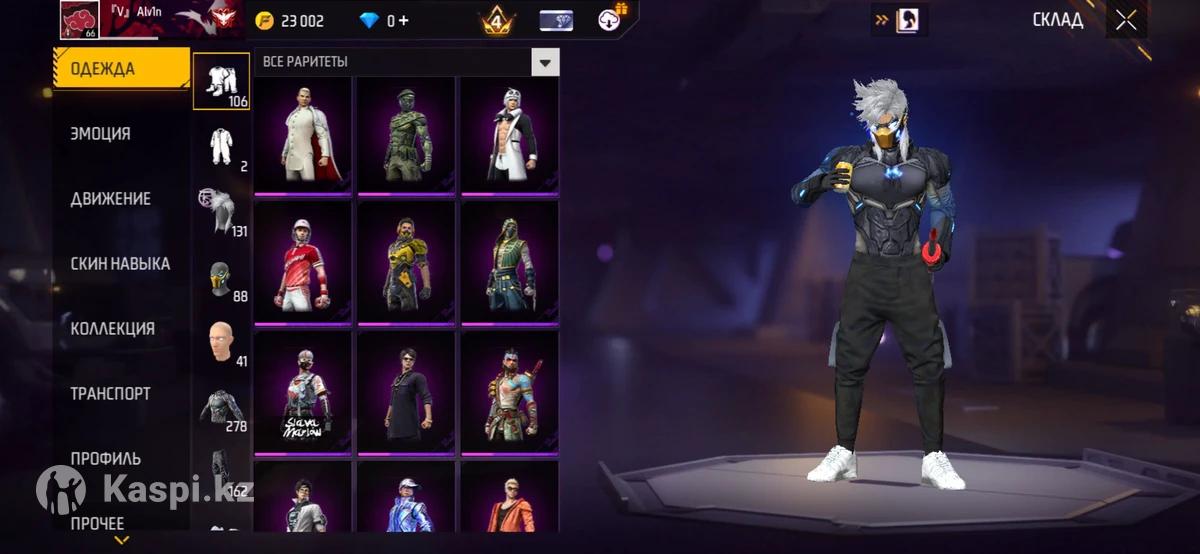Select the ДВИЖЕНИЕ menu entry

pos(110,199)
